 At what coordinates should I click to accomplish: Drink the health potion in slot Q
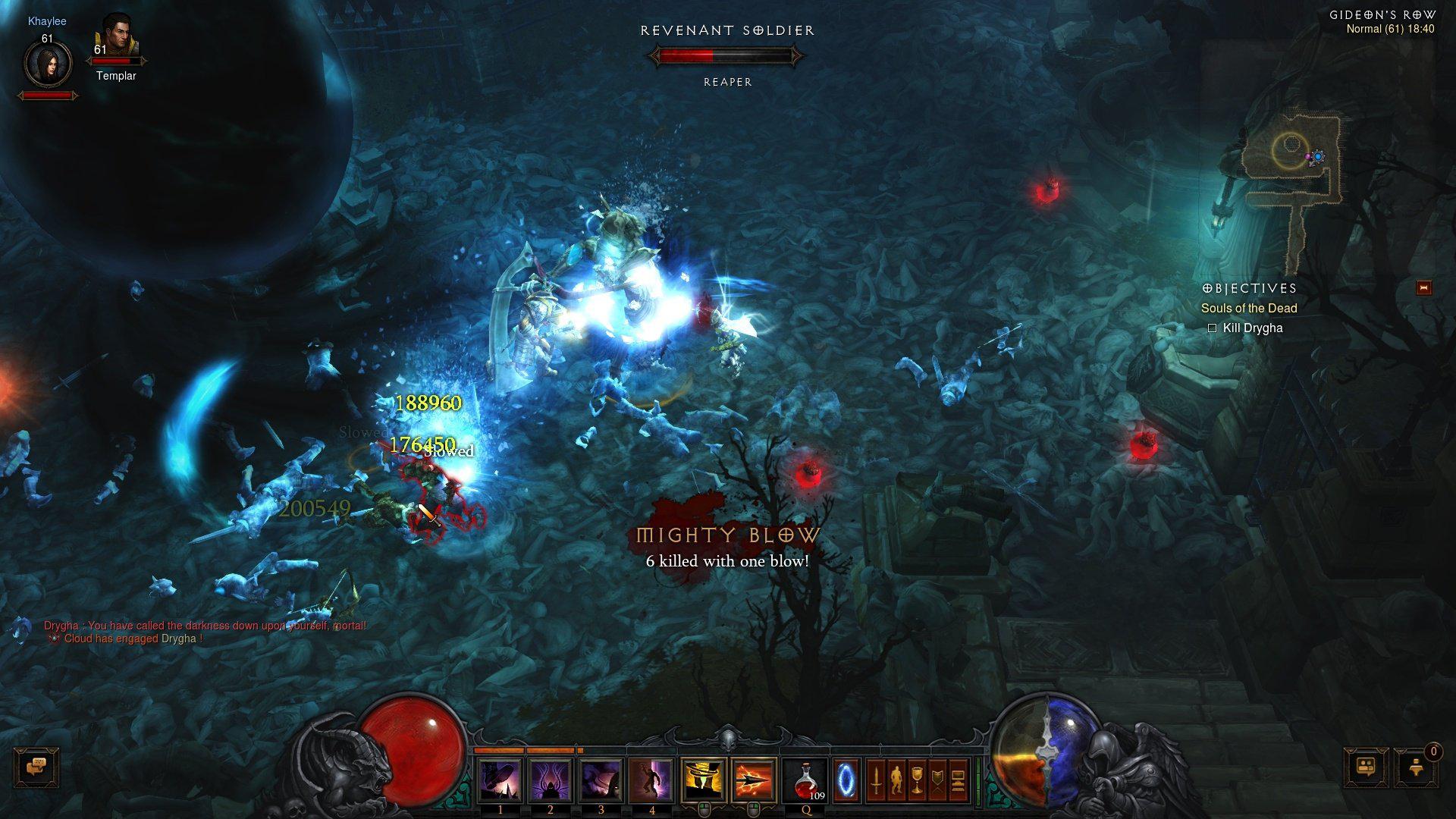point(806,781)
